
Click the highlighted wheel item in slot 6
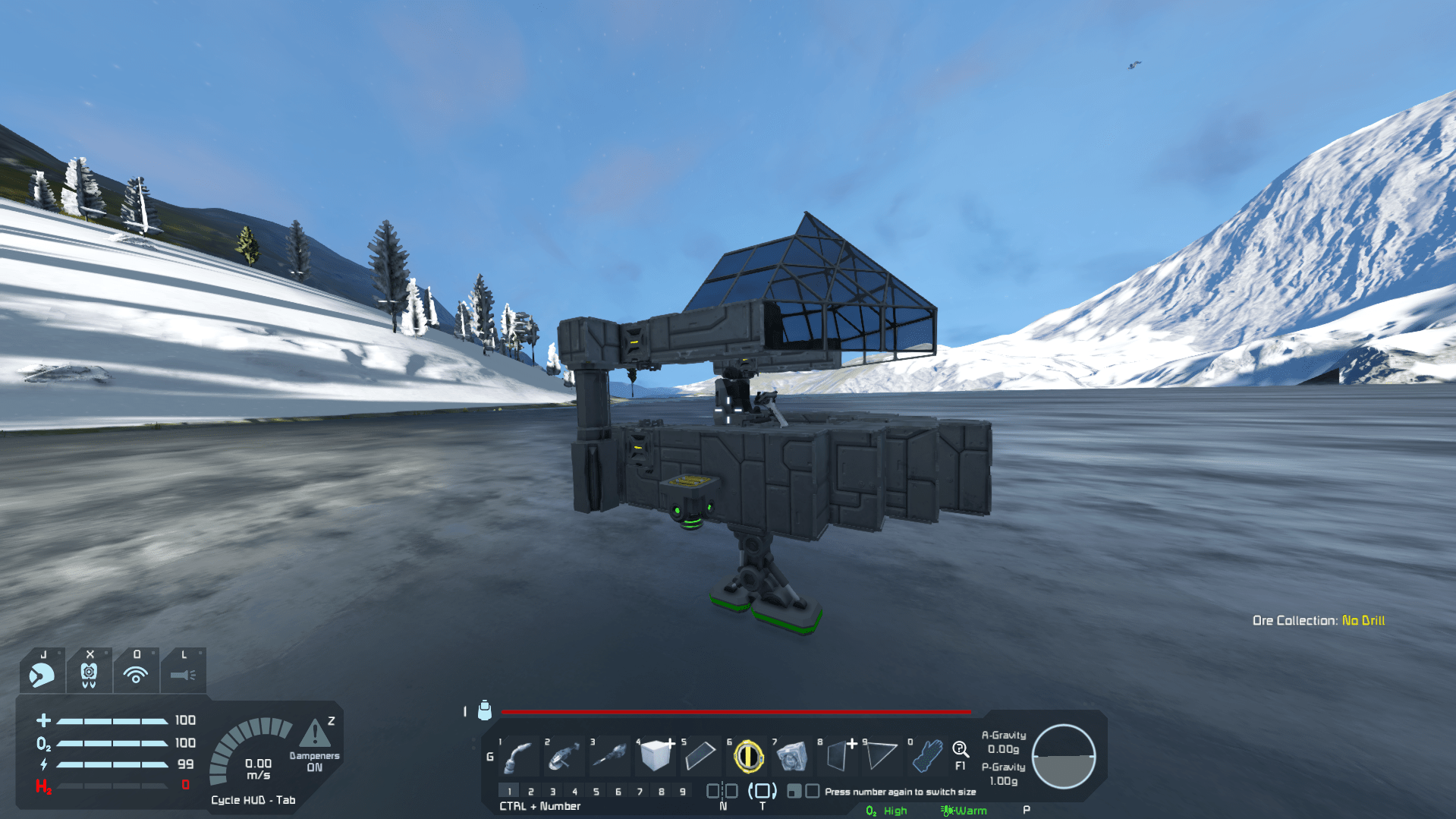click(x=747, y=755)
